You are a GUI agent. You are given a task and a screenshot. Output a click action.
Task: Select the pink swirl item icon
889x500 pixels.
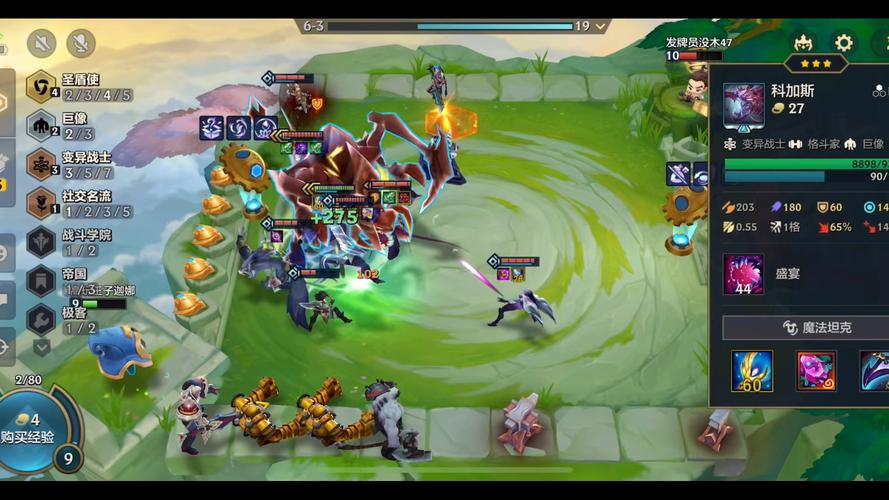point(816,371)
